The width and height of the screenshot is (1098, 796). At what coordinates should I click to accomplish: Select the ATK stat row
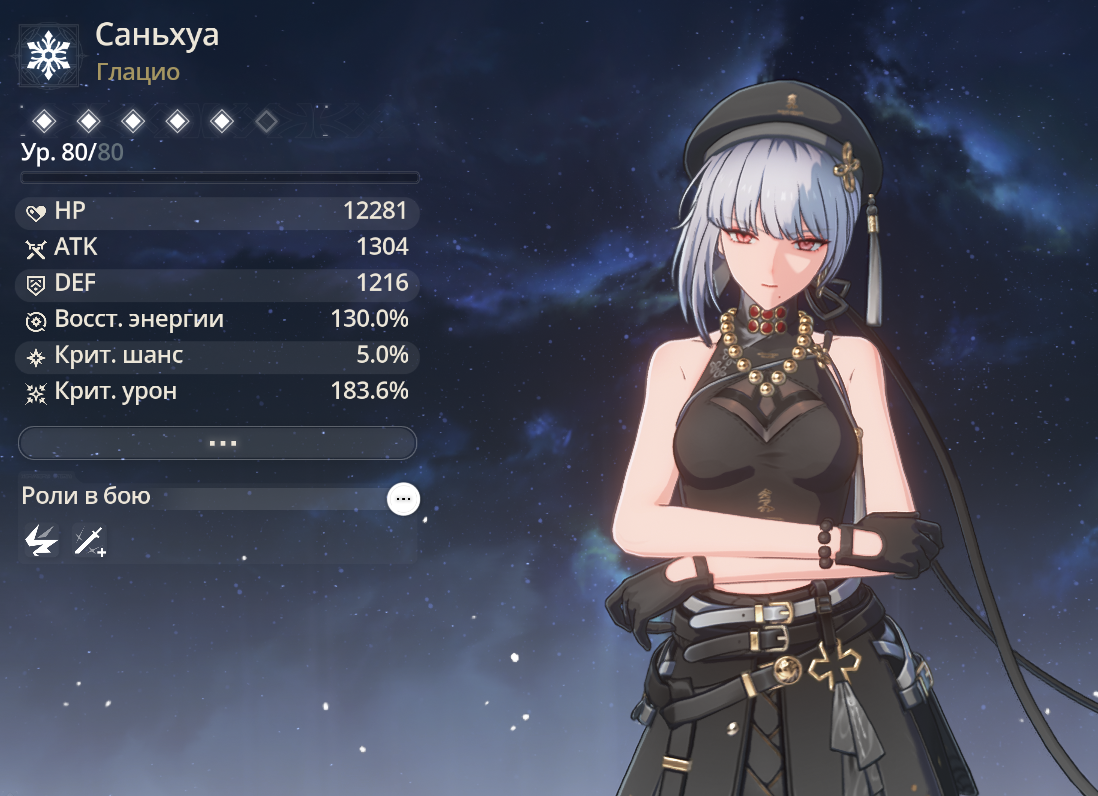pyautogui.click(x=218, y=247)
